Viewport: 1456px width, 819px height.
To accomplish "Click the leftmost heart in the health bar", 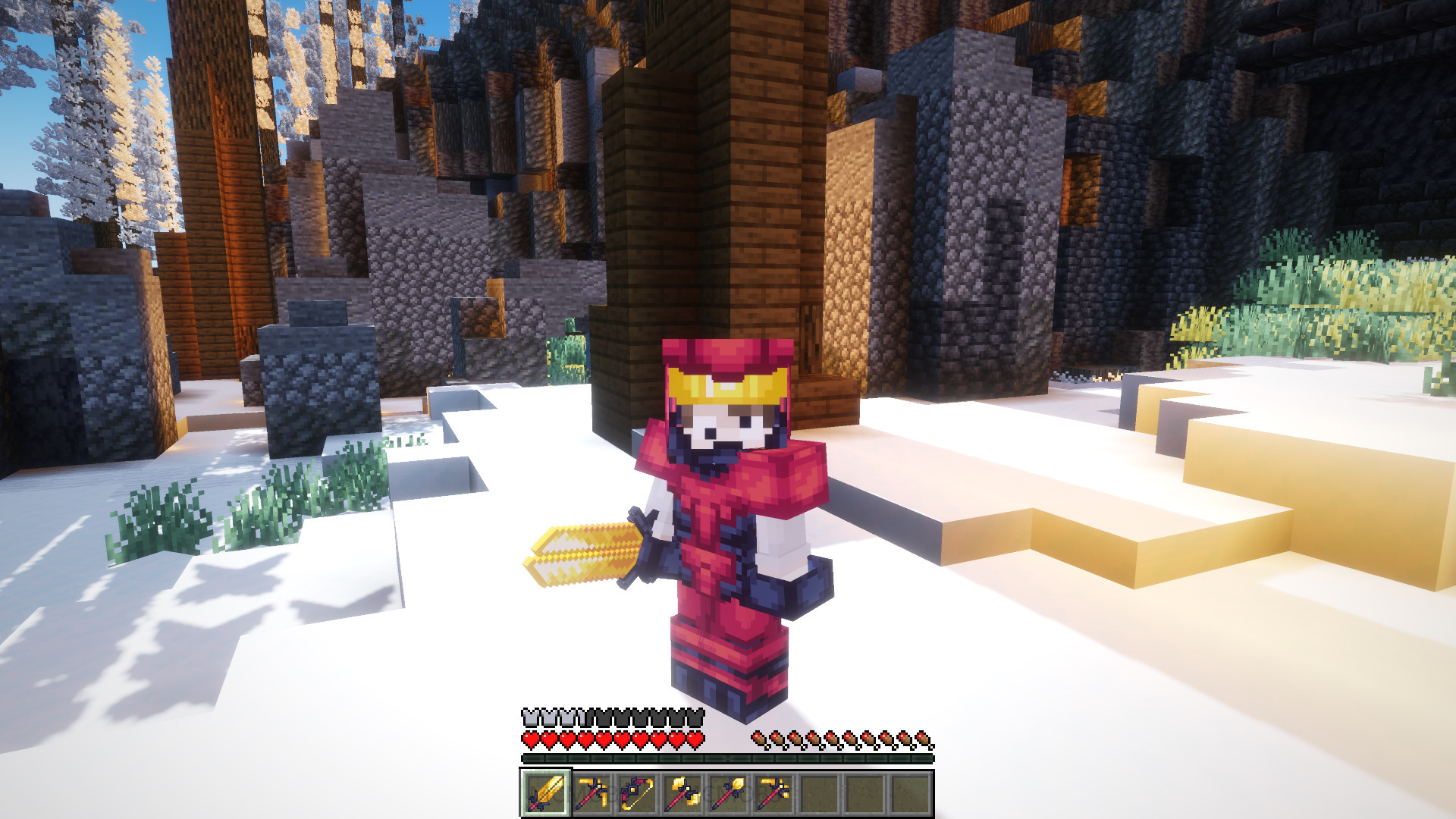I will [530, 739].
